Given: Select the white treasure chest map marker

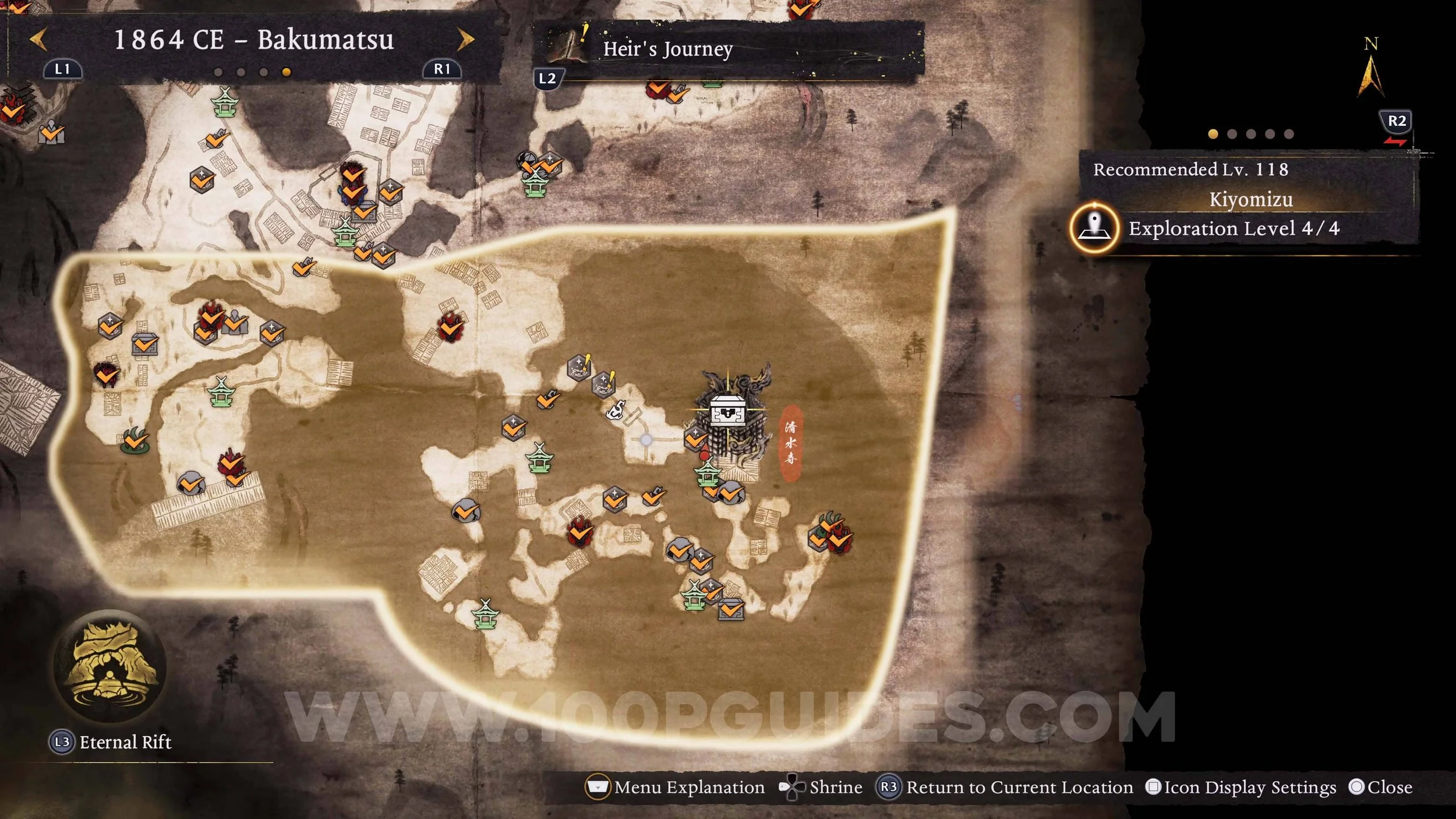Looking at the screenshot, I should pyautogui.click(x=727, y=409).
